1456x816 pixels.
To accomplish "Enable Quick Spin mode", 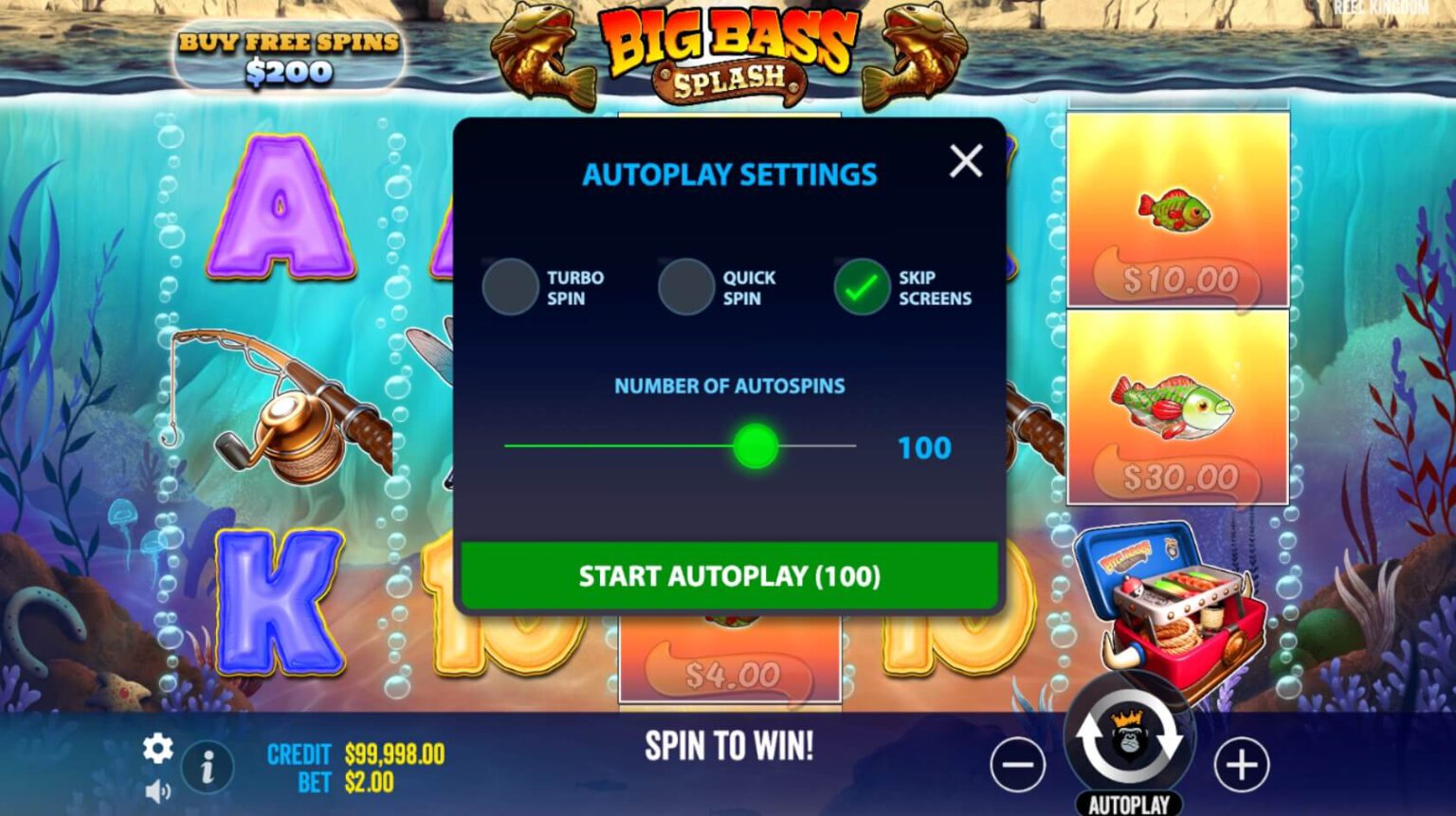I will 684,287.
